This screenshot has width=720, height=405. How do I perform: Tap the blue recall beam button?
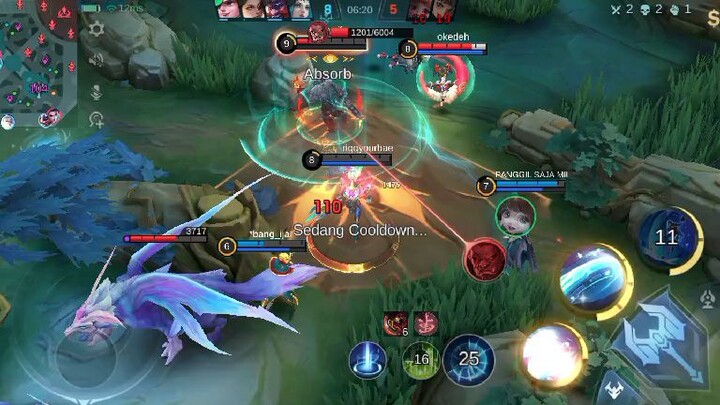[x=368, y=360]
